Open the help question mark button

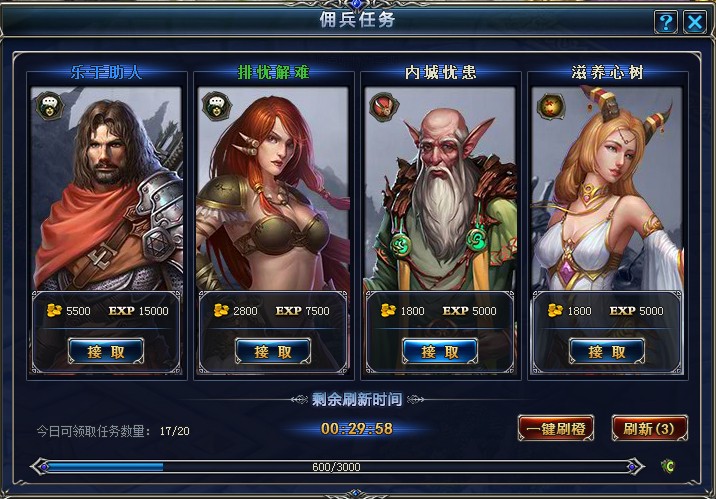click(x=666, y=21)
